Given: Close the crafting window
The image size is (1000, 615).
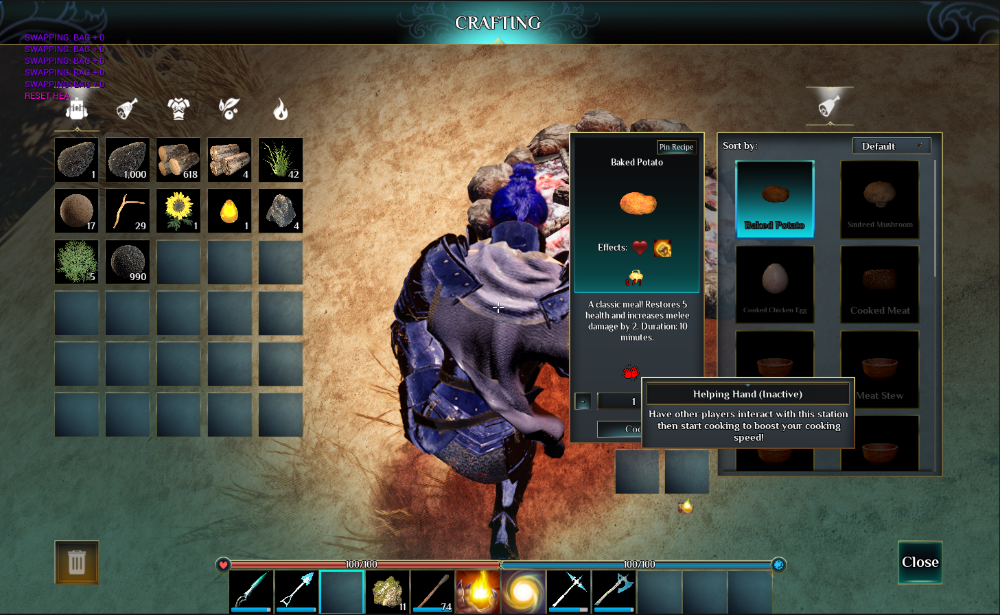Looking at the screenshot, I should (x=920, y=562).
